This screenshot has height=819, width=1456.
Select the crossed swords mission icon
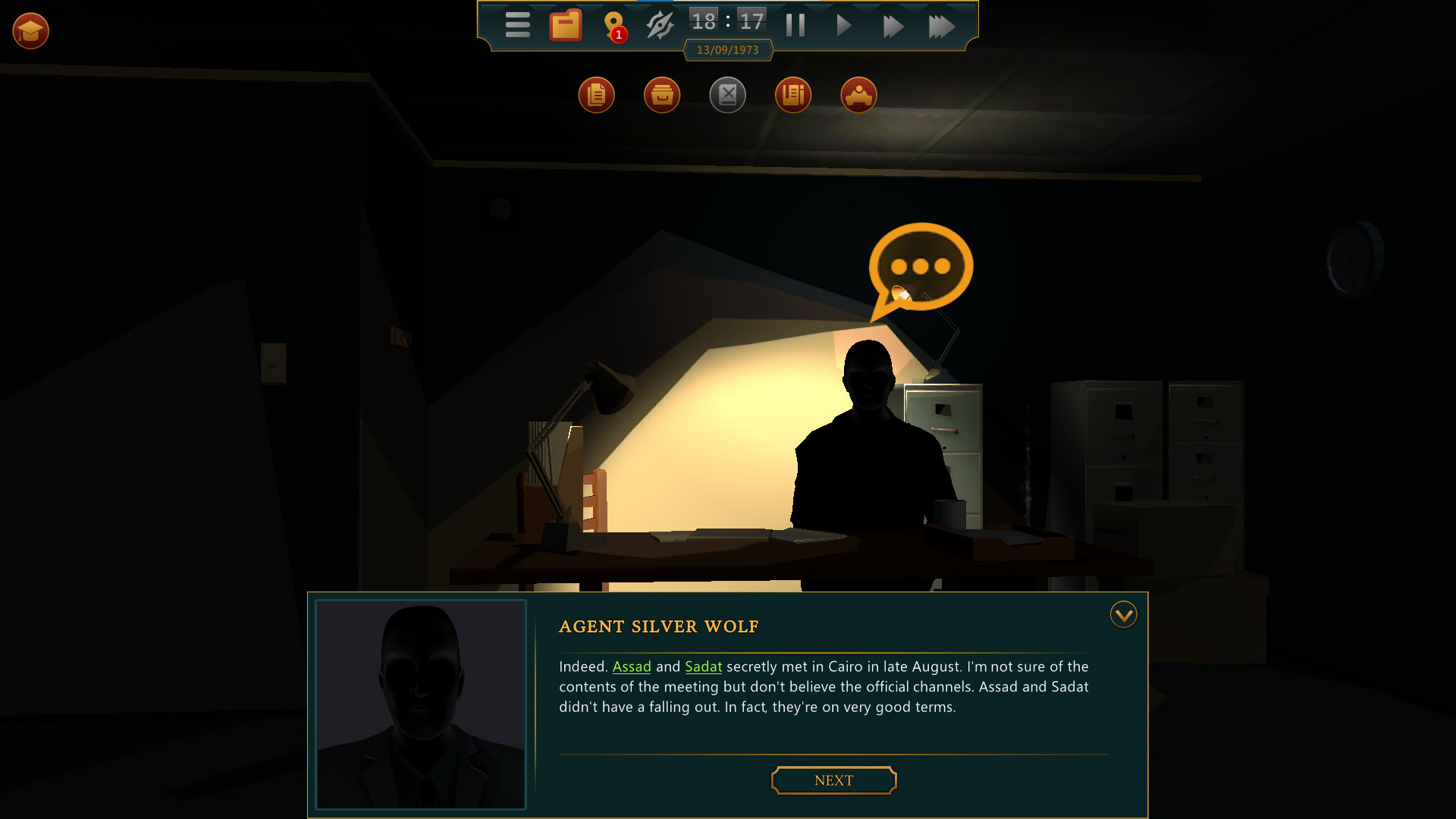(728, 95)
